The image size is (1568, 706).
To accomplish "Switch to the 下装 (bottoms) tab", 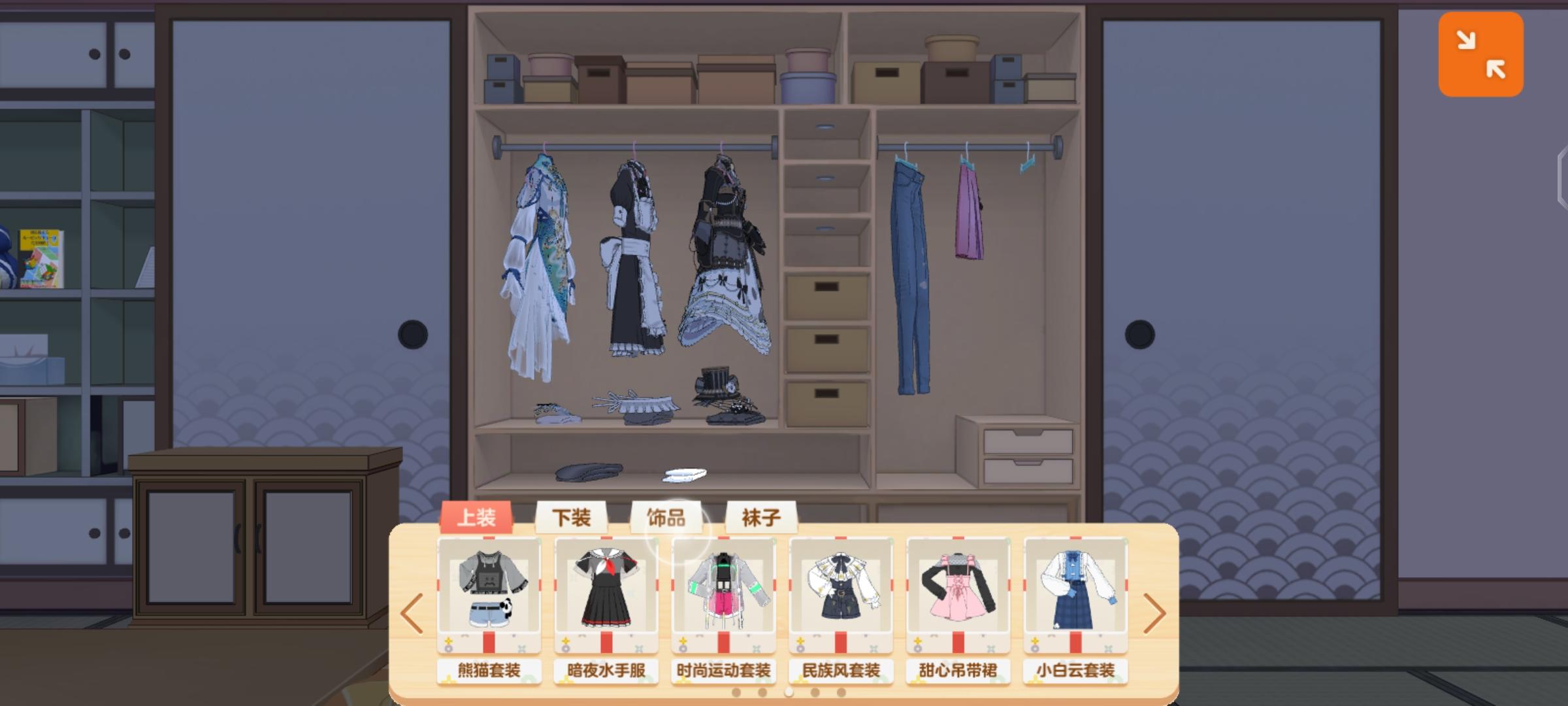I will pyautogui.click(x=571, y=518).
